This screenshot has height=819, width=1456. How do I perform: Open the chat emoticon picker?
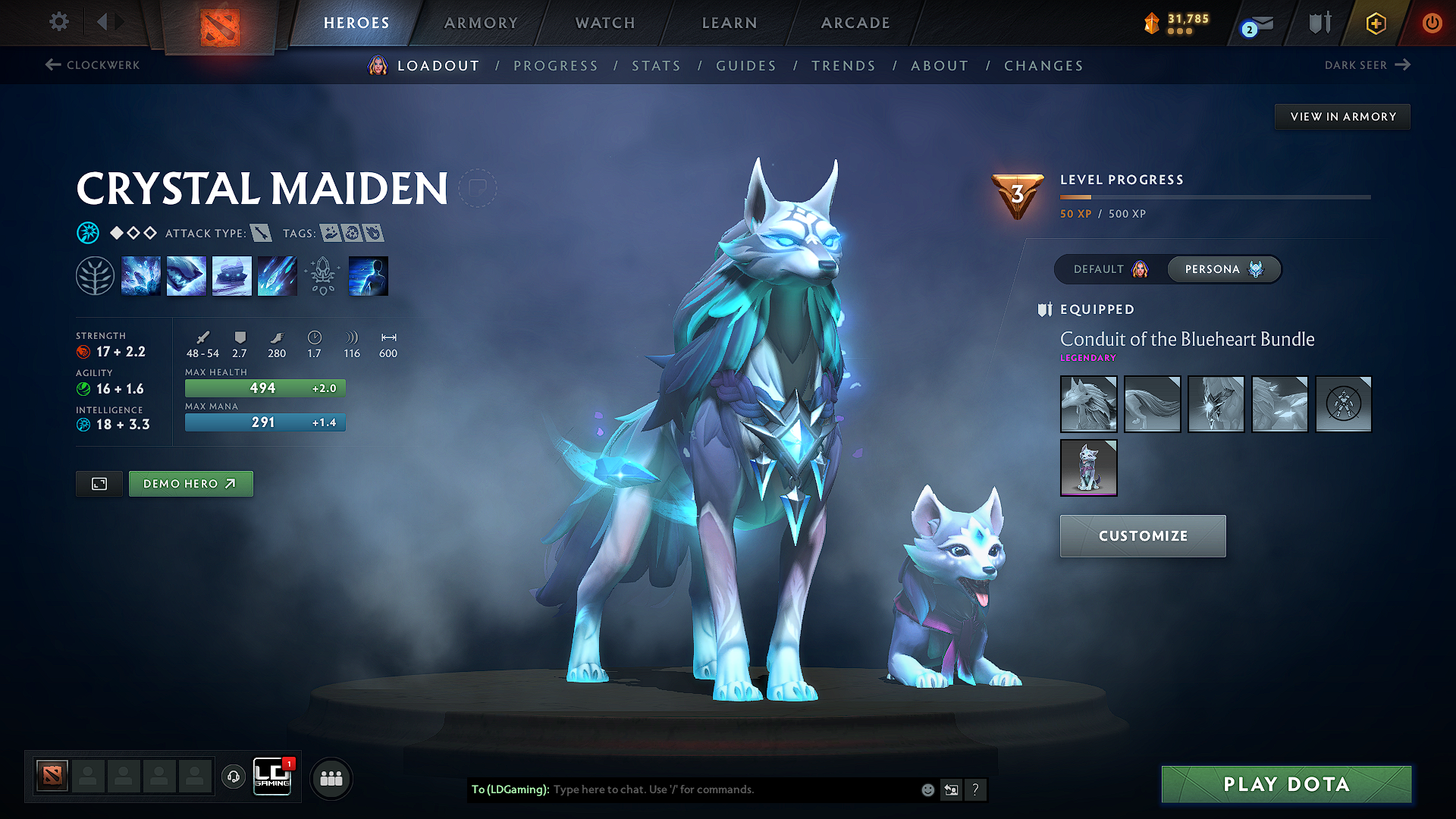pyautogui.click(x=927, y=789)
